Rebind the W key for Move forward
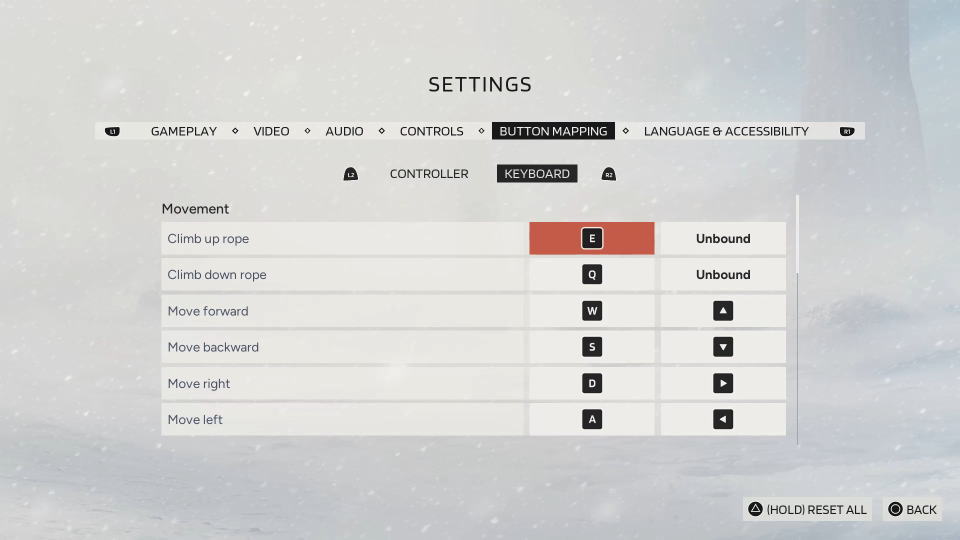 click(x=592, y=311)
